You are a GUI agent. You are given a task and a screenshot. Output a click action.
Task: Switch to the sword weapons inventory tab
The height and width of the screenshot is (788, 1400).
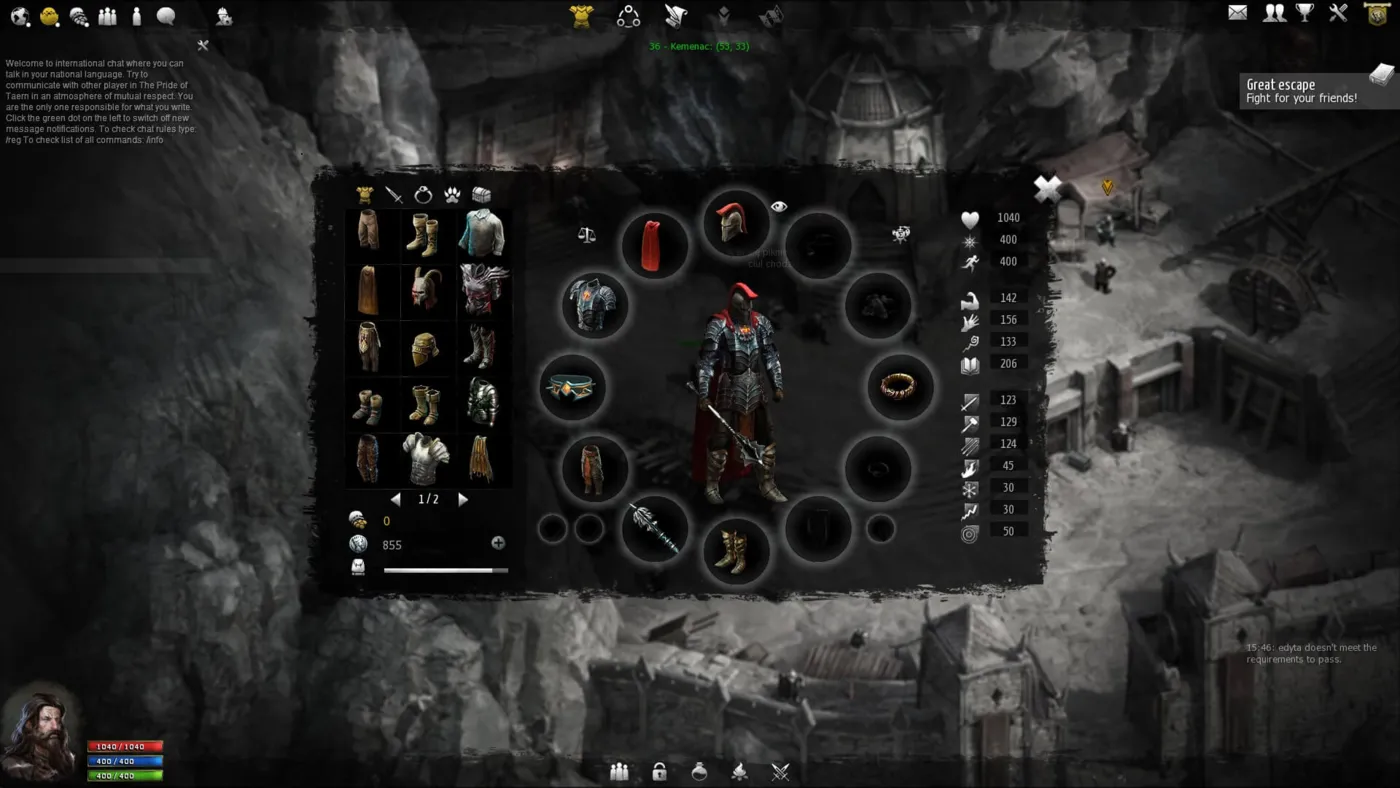click(x=395, y=195)
